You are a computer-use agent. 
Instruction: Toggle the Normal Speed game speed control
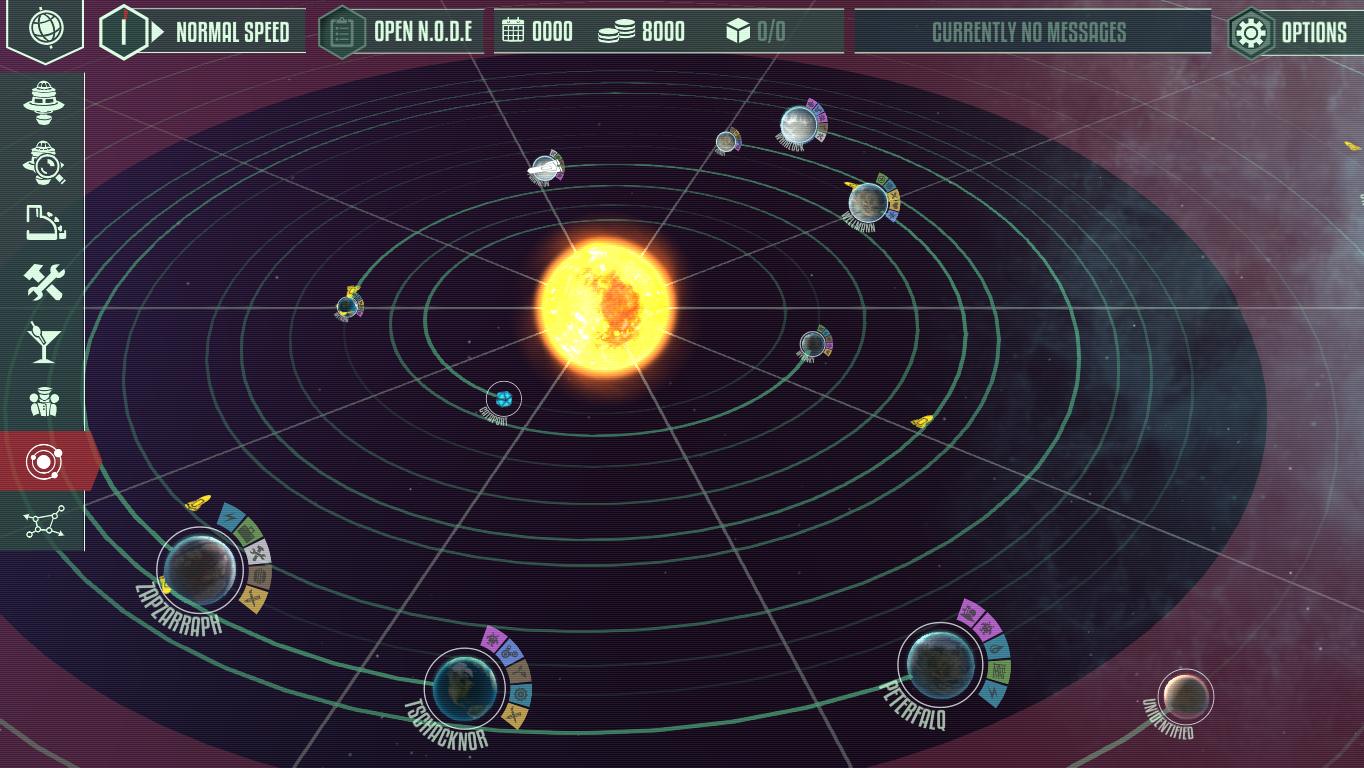[x=204, y=32]
